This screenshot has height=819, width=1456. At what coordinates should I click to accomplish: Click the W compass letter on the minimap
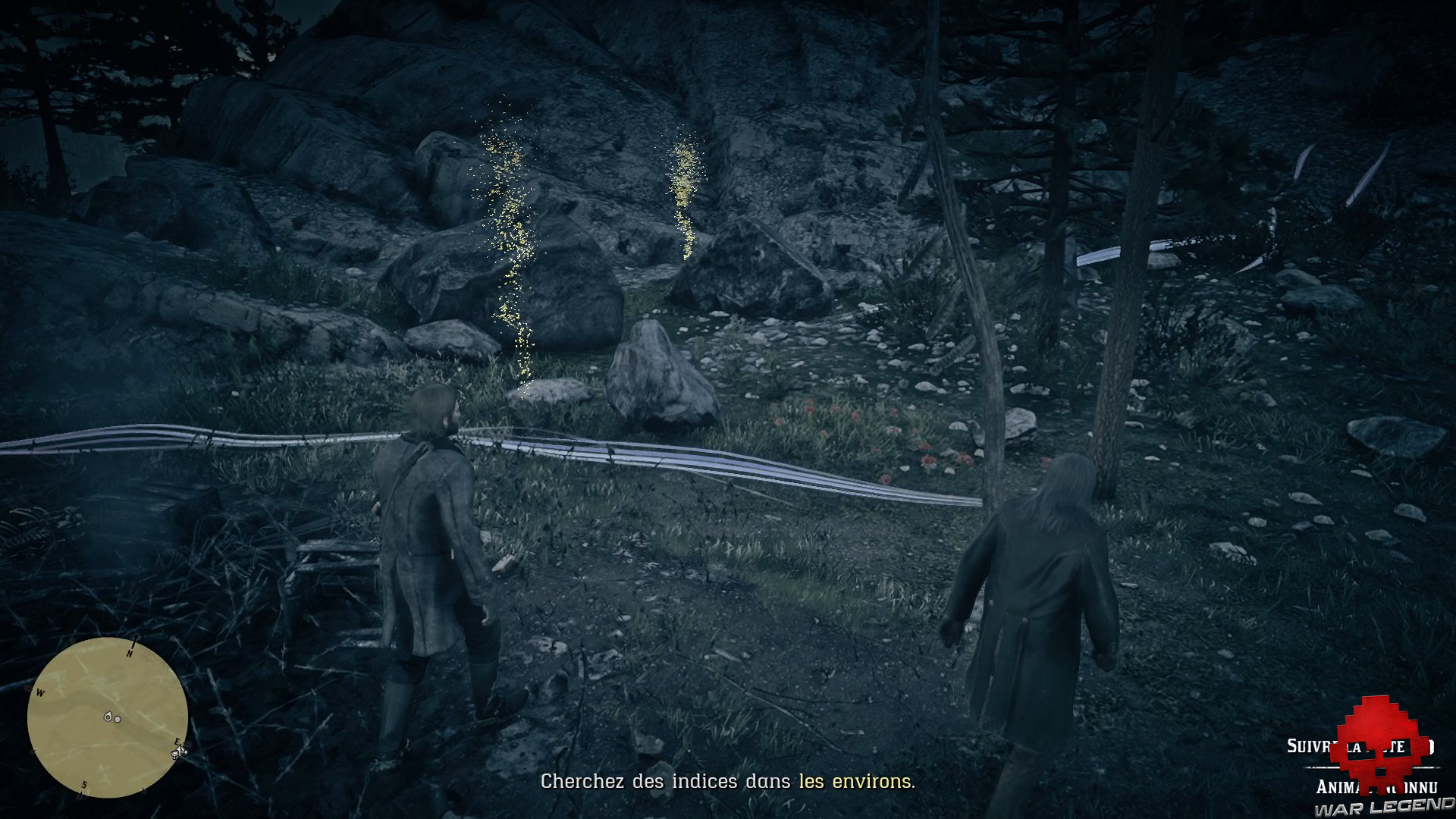40,692
